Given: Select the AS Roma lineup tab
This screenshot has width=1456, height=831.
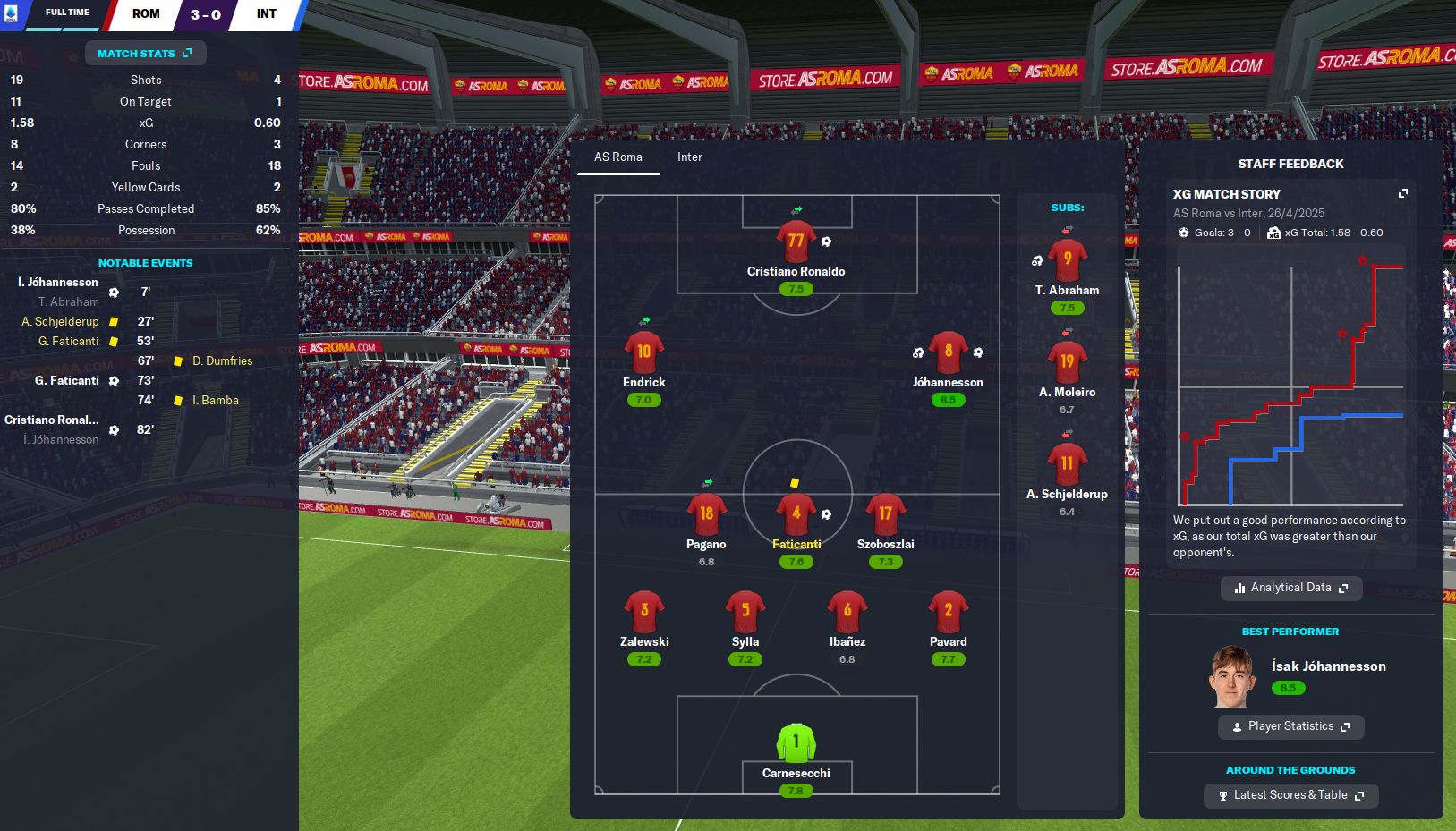Looking at the screenshot, I should 618,157.
